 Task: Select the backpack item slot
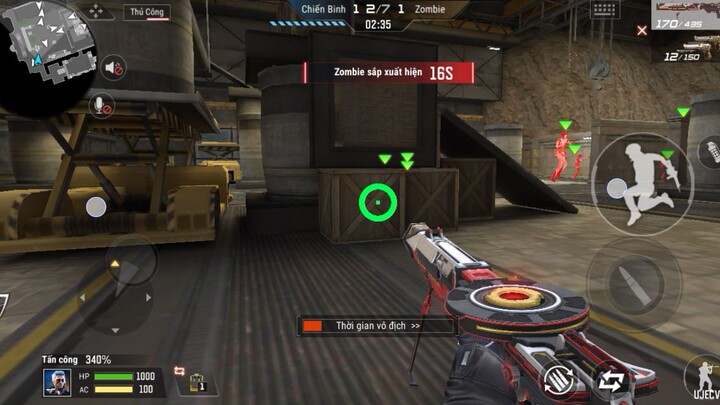[197, 380]
